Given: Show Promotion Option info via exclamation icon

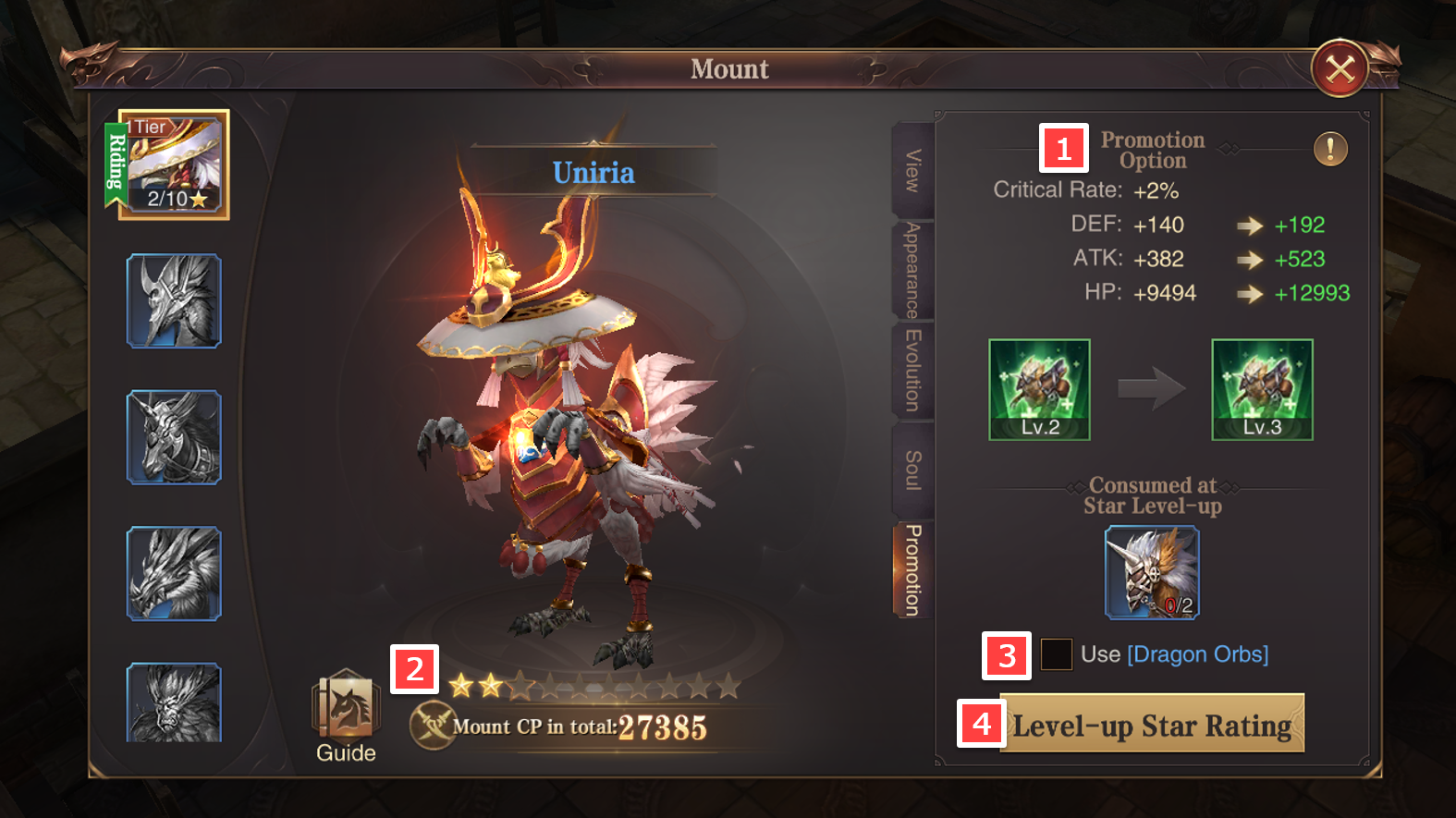Looking at the screenshot, I should coord(1330,148).
